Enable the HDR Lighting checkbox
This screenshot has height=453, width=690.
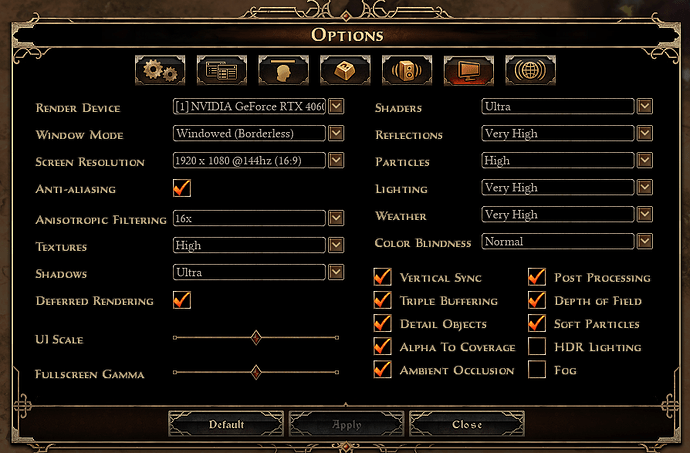537,347
